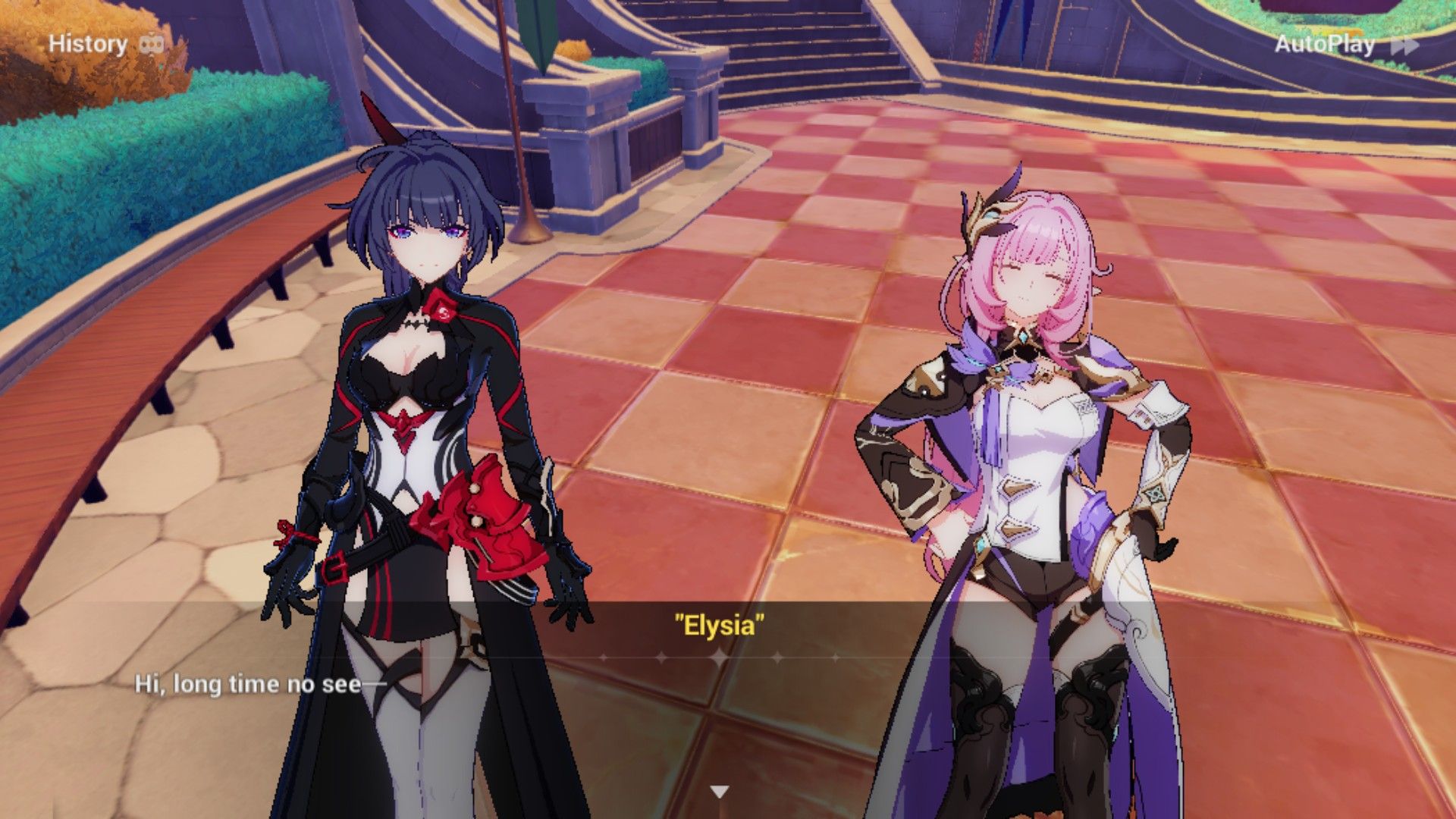Click the right diamond sparkle on the divider line

pos(777,657)
